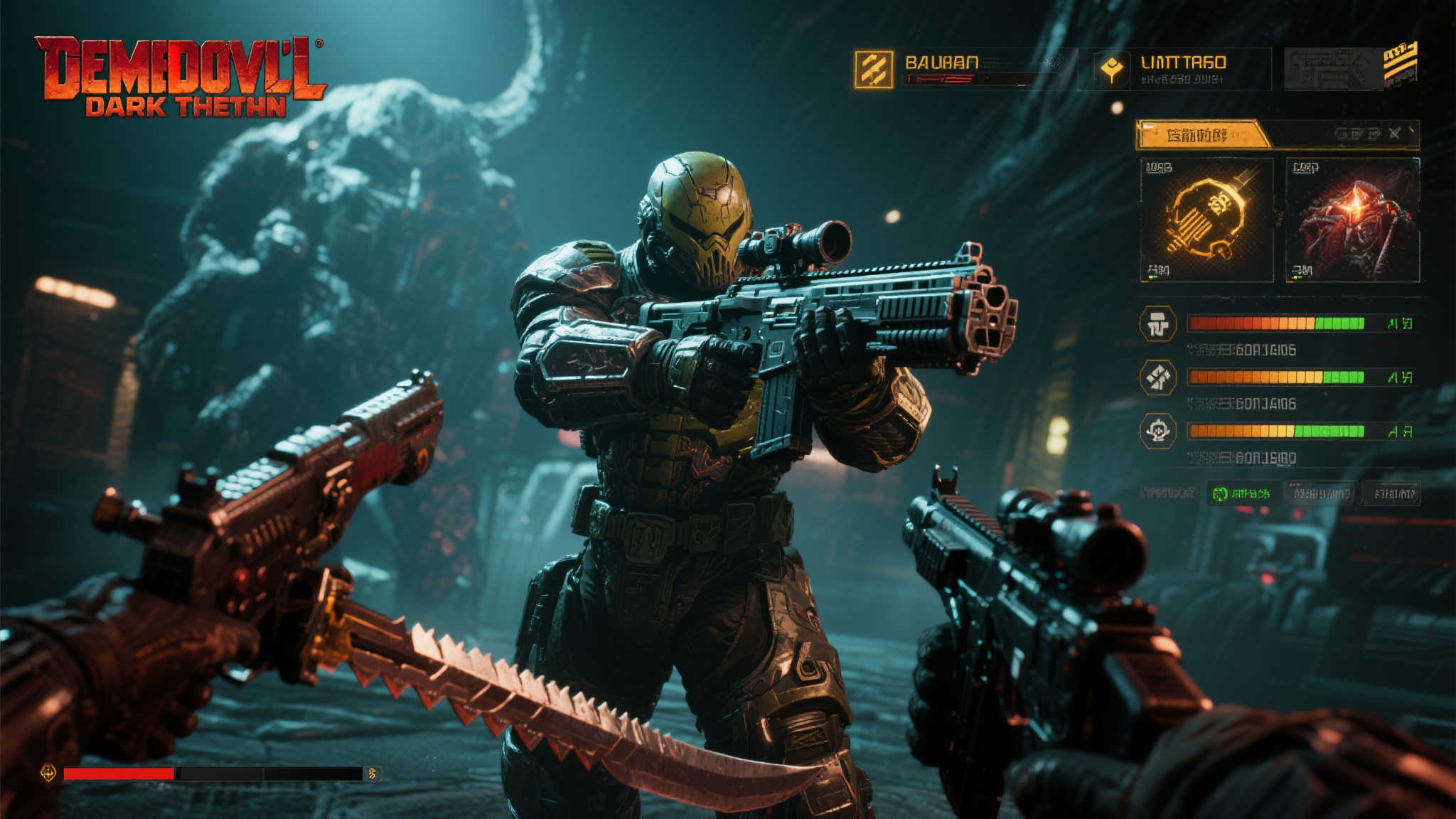Viewport: 1456px width, 819px height.
Task: Click the skull-face hexagon icon
Action: click(x=1157, y=431)
